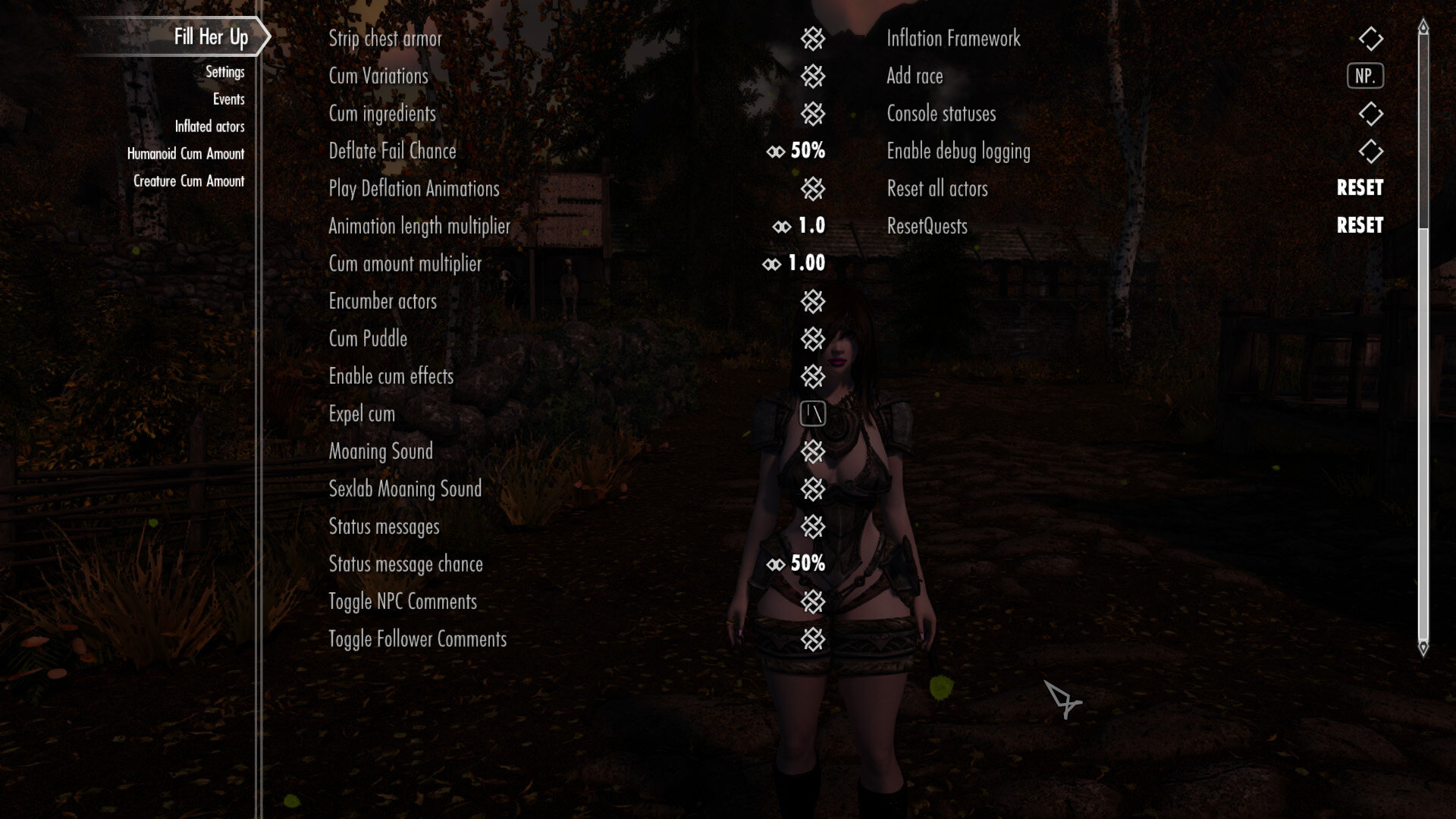Toggle the Encumber actors option

click(814, 301)
